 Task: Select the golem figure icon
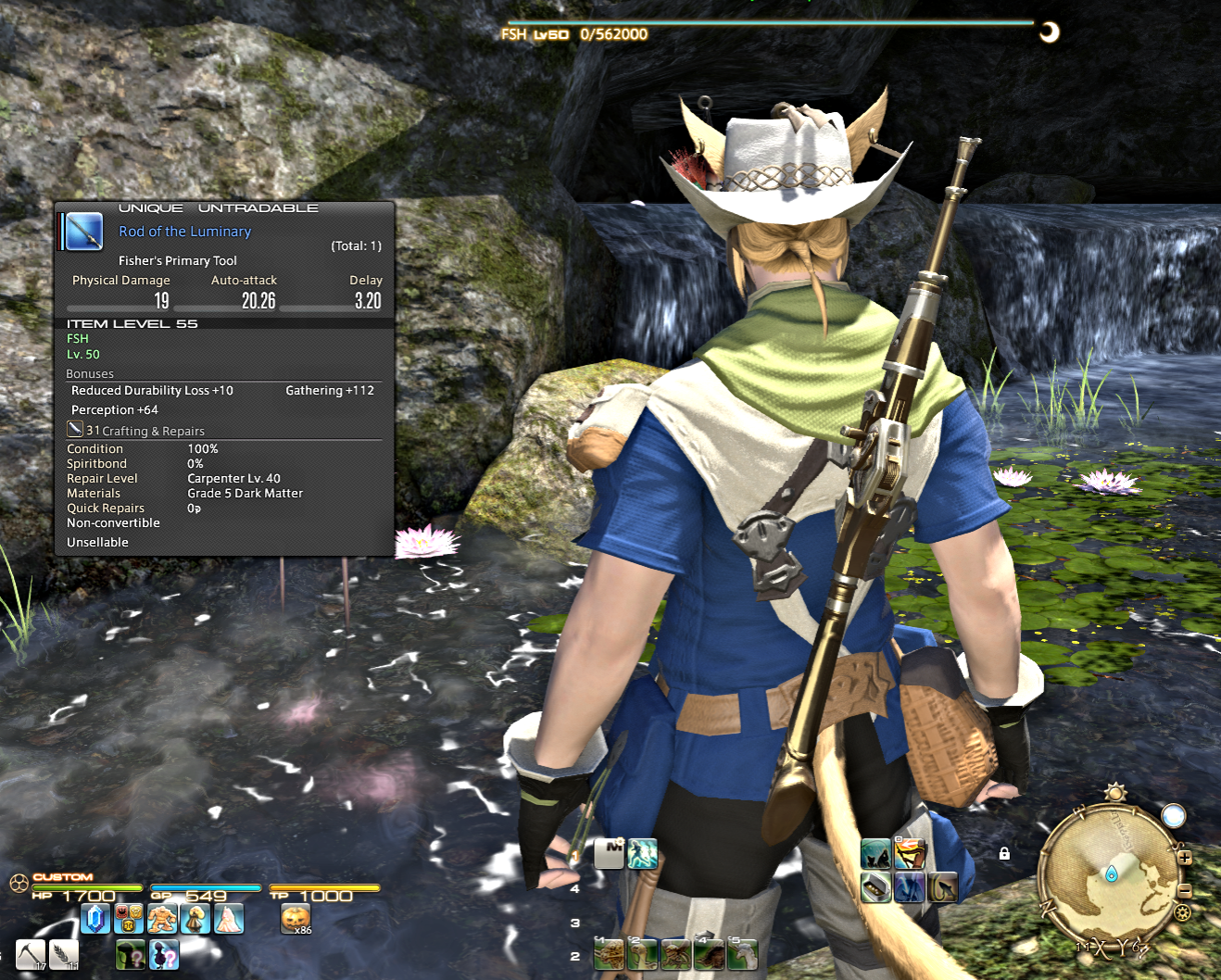[162, 918]
